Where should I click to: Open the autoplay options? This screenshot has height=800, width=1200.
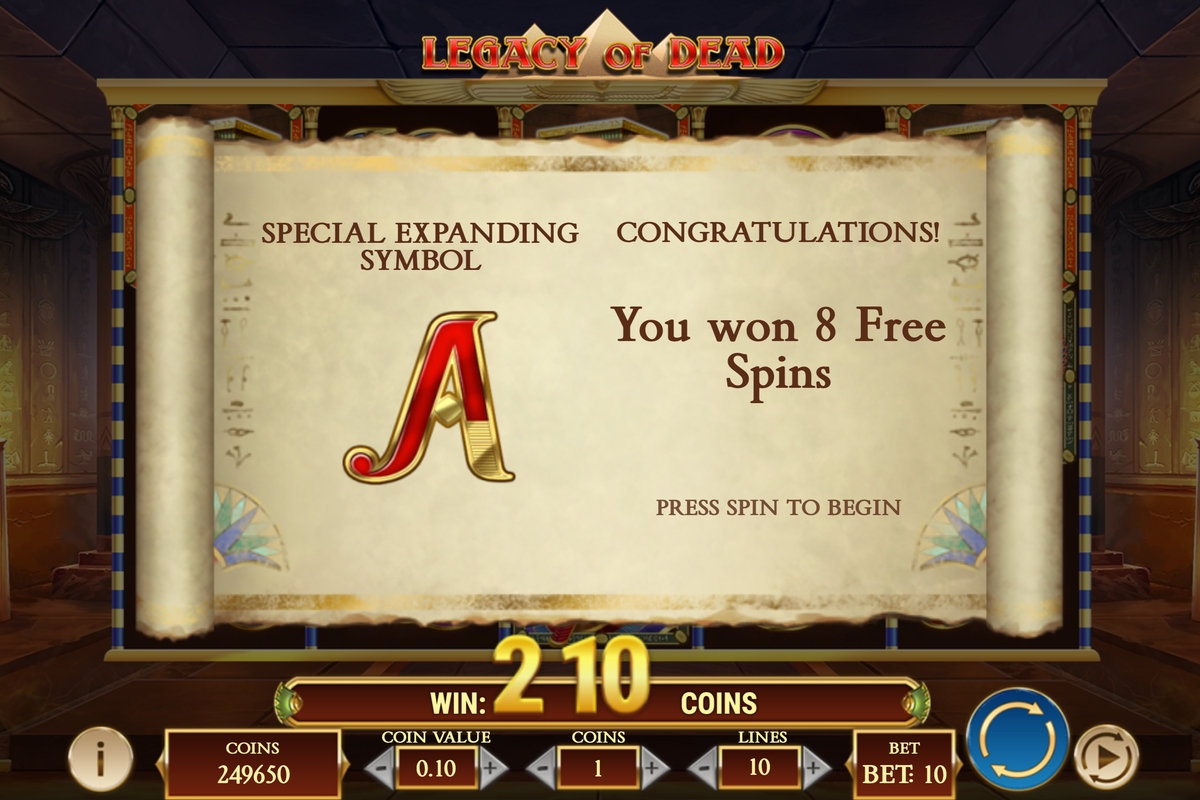[1105, 754]
